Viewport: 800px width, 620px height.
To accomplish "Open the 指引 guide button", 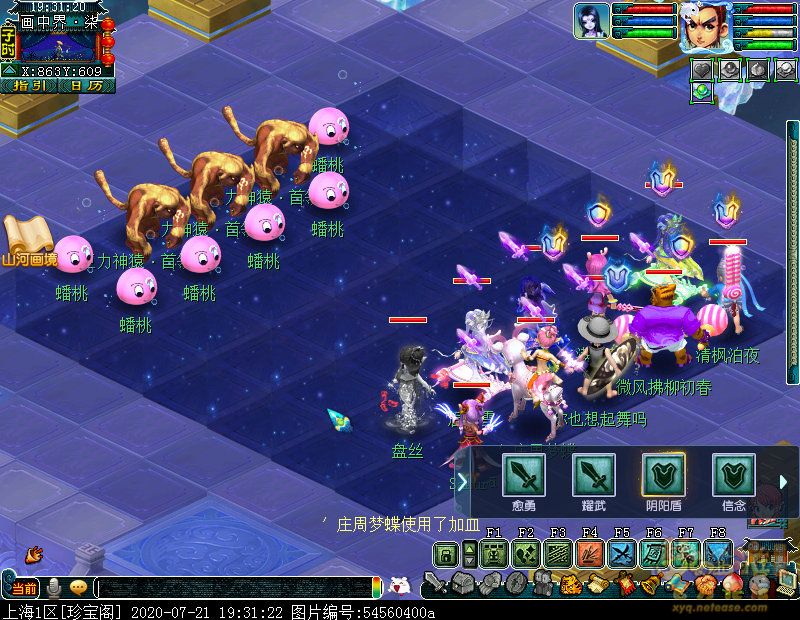I will pos(30,86).
